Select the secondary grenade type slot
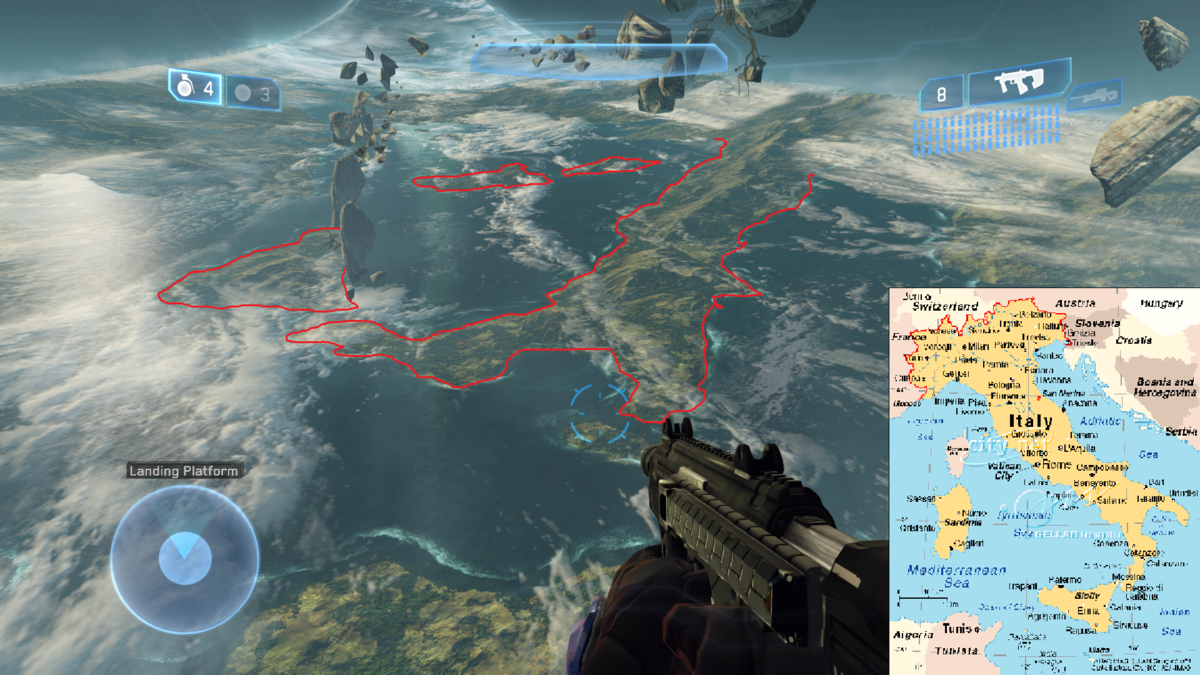 coord(243,94)
